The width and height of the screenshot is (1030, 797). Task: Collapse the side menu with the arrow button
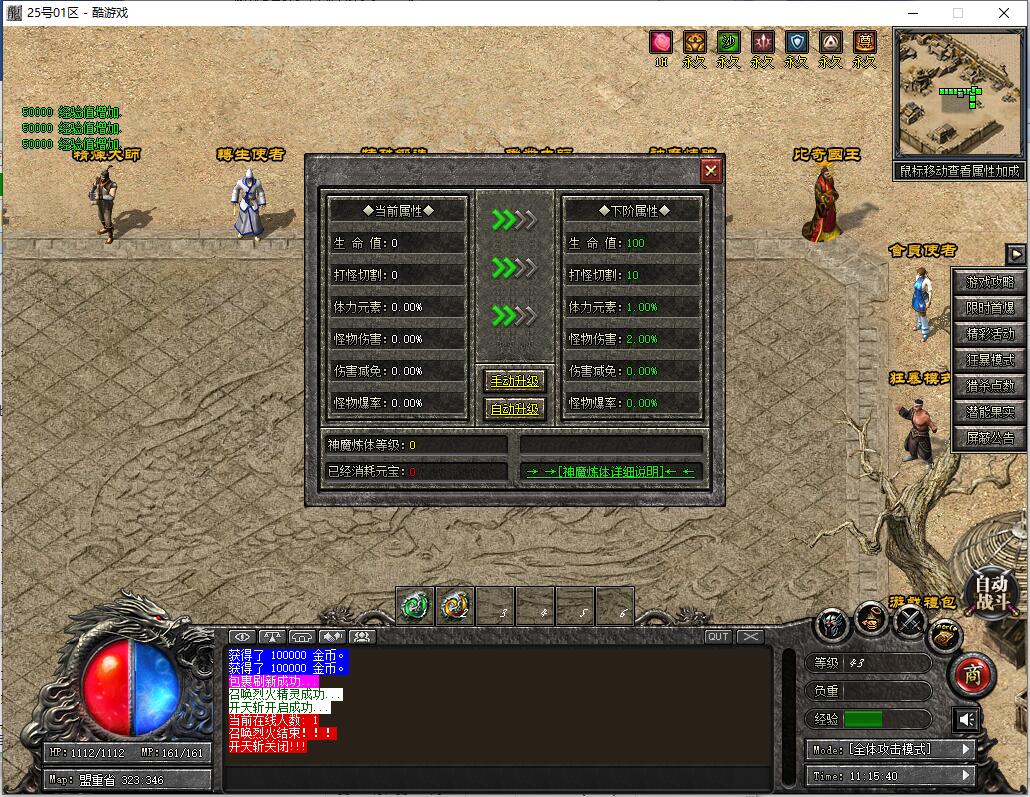[1015, 254]
